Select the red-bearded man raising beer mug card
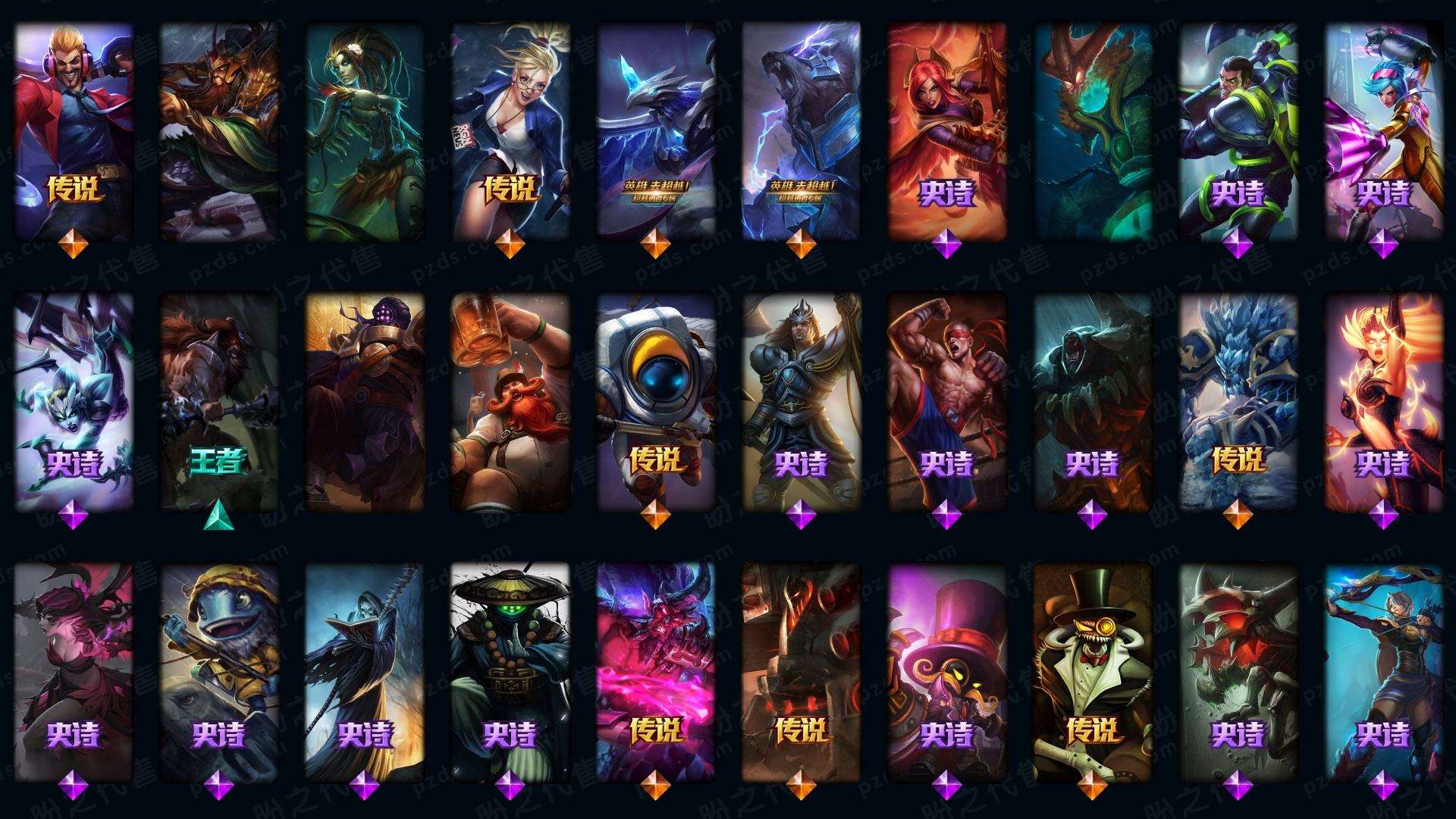This screenshot has height=819, width=1456. point(510,402)
